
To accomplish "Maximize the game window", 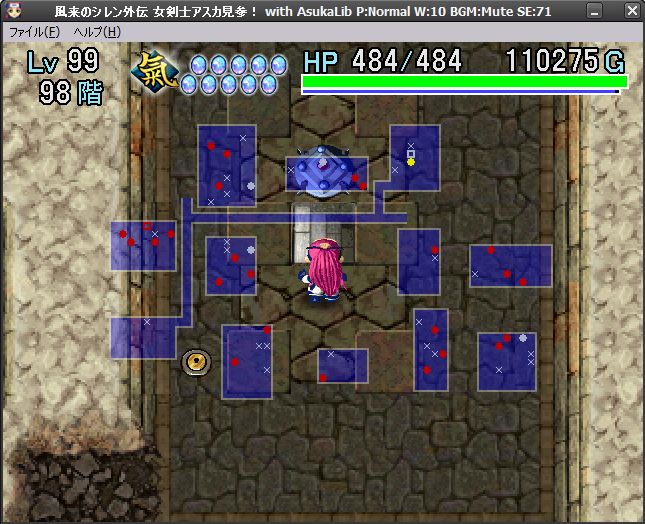I will pos(613,11).
